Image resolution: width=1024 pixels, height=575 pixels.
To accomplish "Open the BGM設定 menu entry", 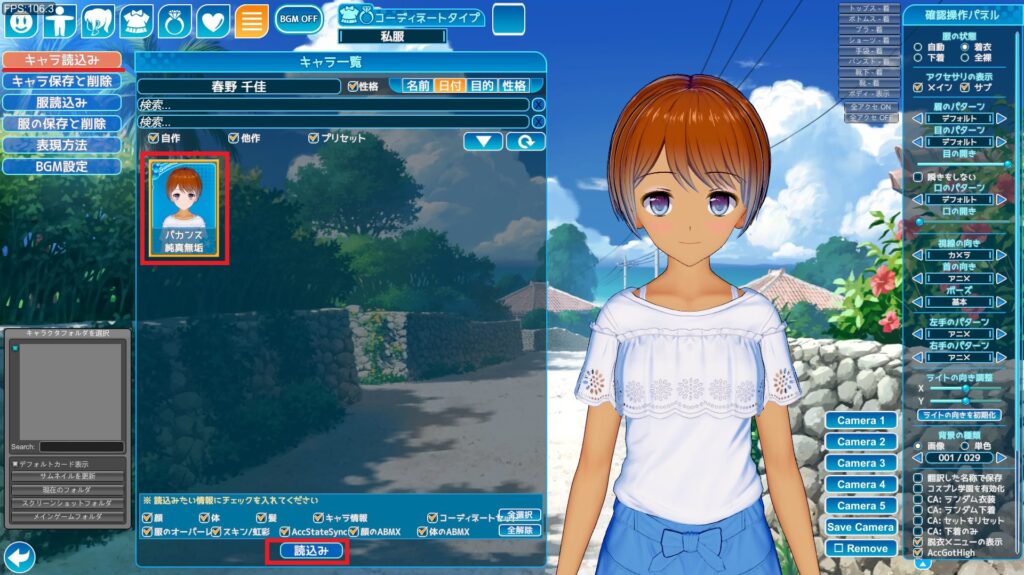I will tap(61, 167).
